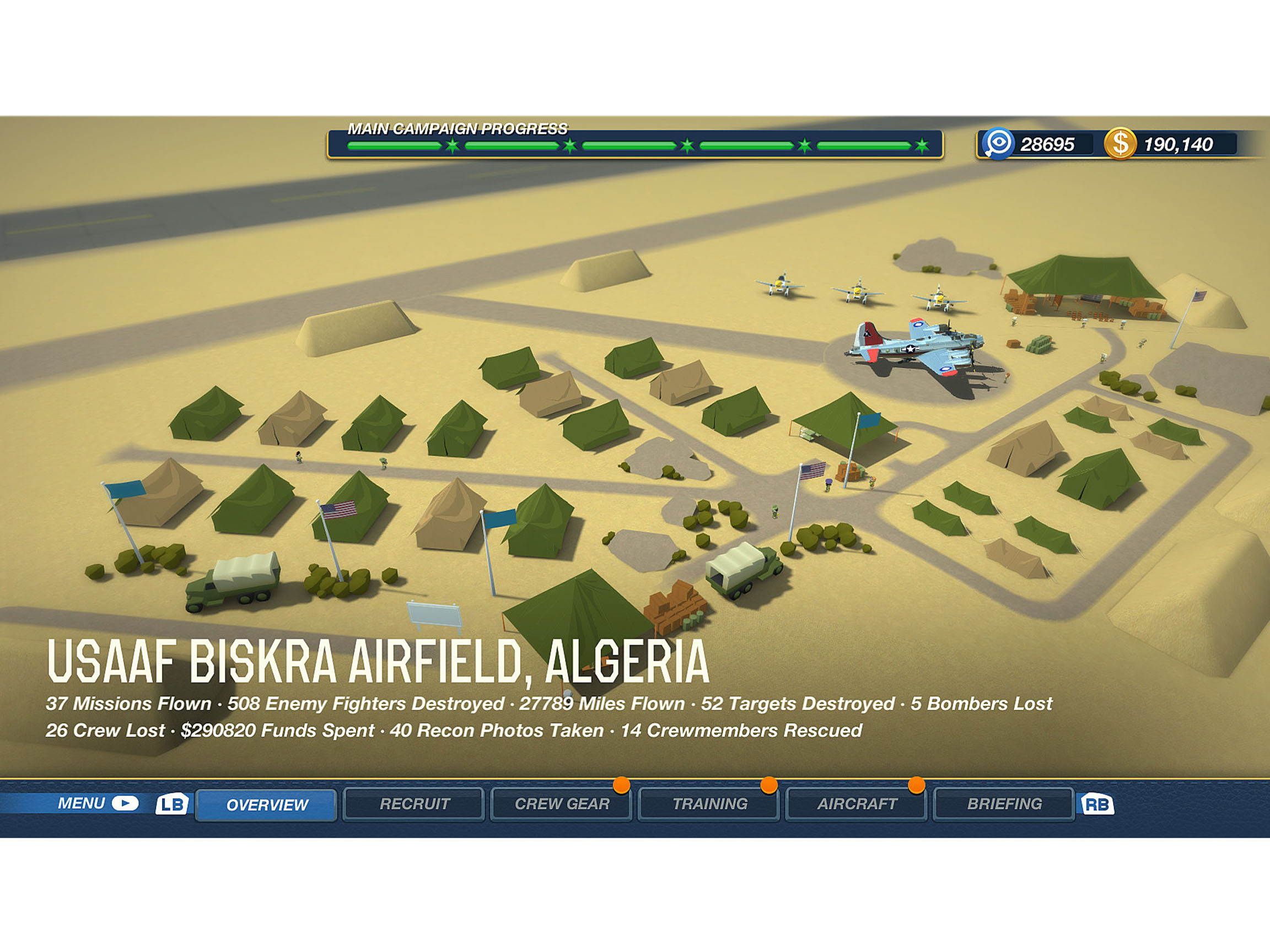Select the AIRCRAFT tab
1270x952 pixels.
(856, 804)
